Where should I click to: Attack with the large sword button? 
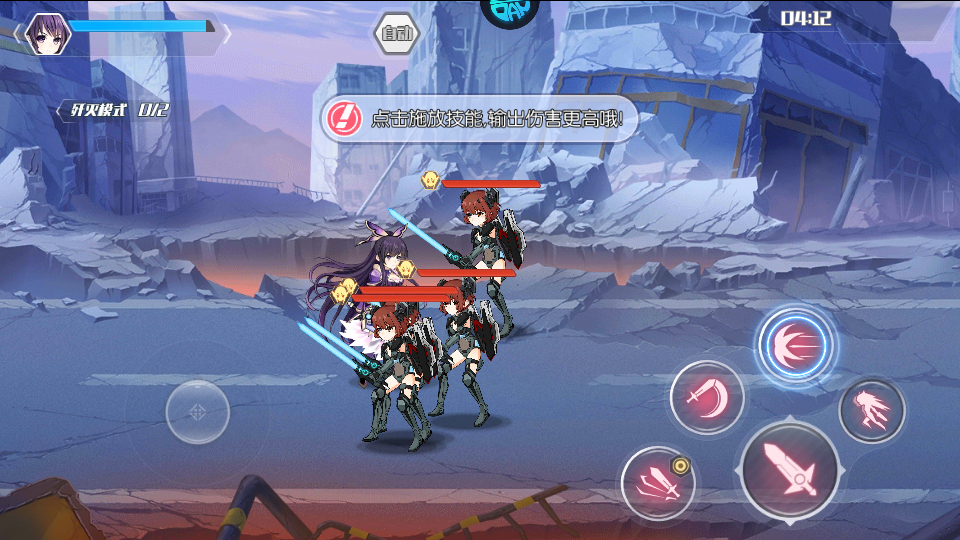(x=790, y=470)
